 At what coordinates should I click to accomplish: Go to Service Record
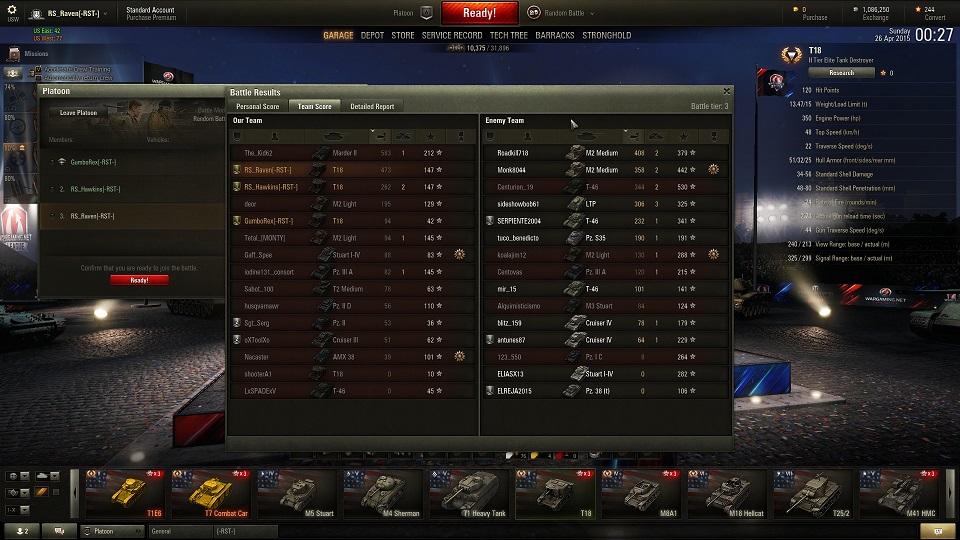tap(452, 35)
